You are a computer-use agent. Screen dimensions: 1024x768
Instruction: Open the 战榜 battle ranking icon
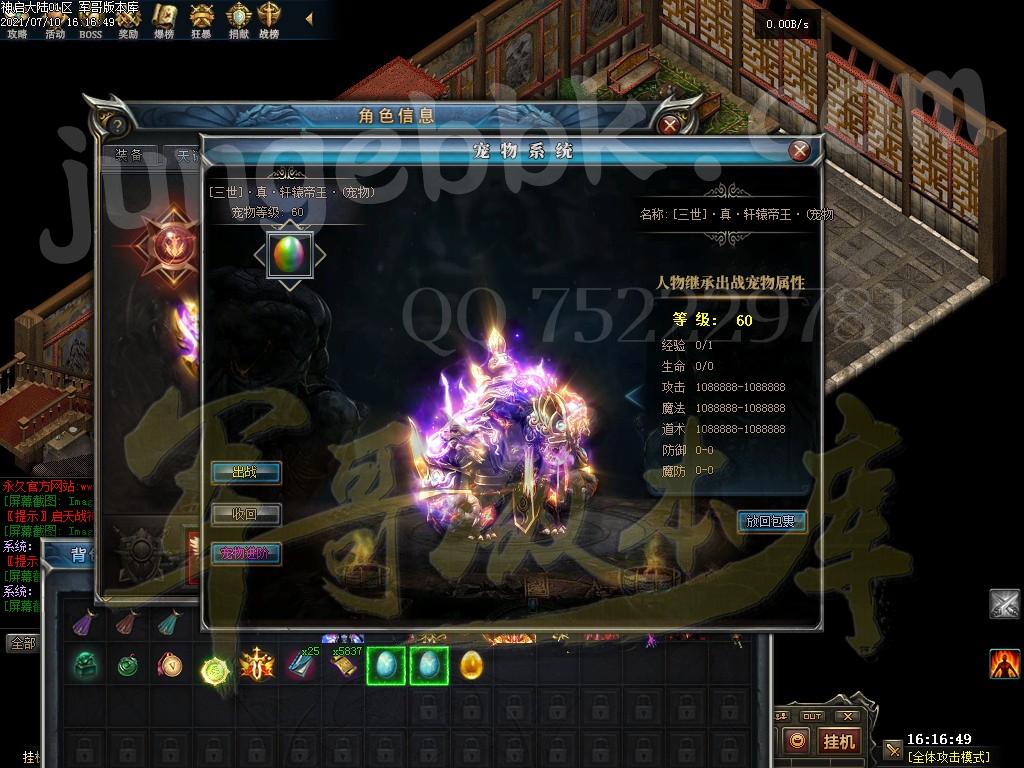[269, 18]
